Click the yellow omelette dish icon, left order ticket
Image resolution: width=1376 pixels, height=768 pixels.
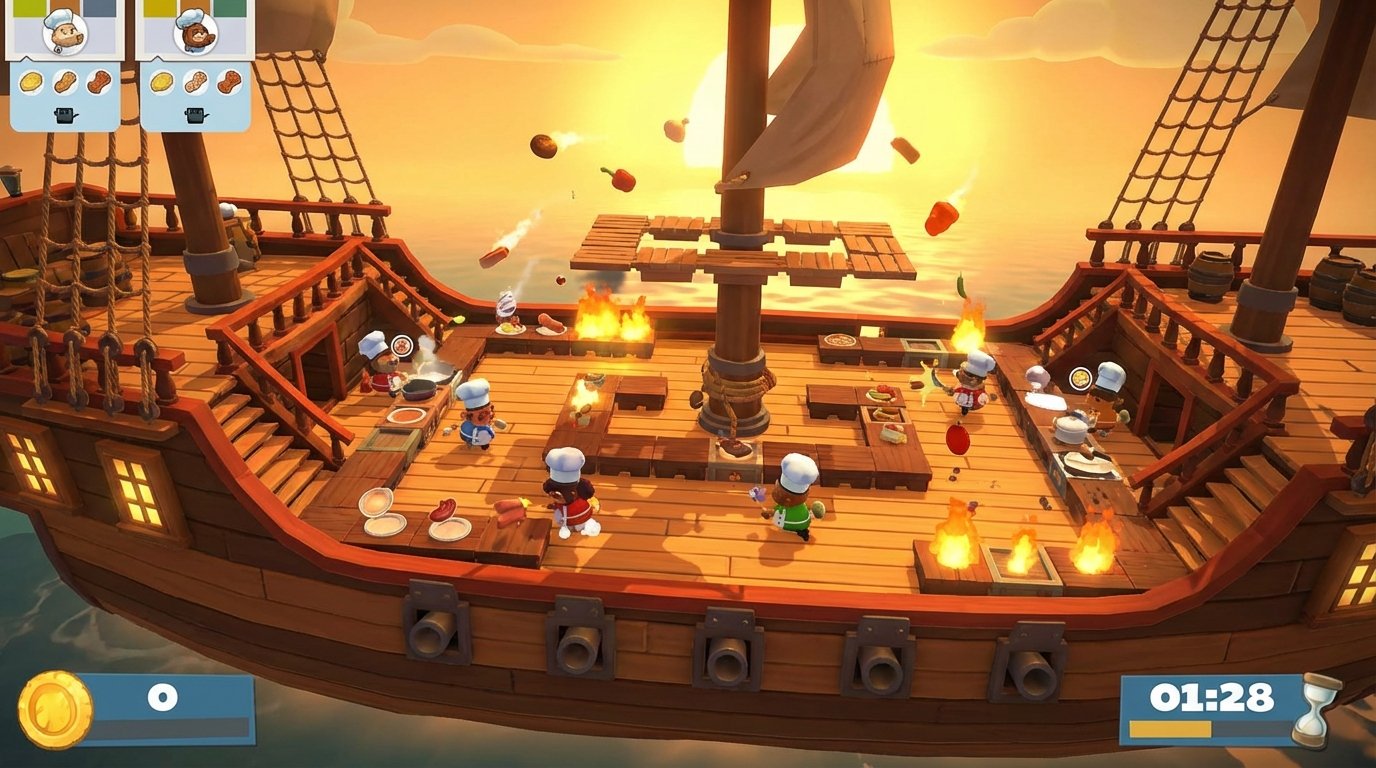pos(29,82)
